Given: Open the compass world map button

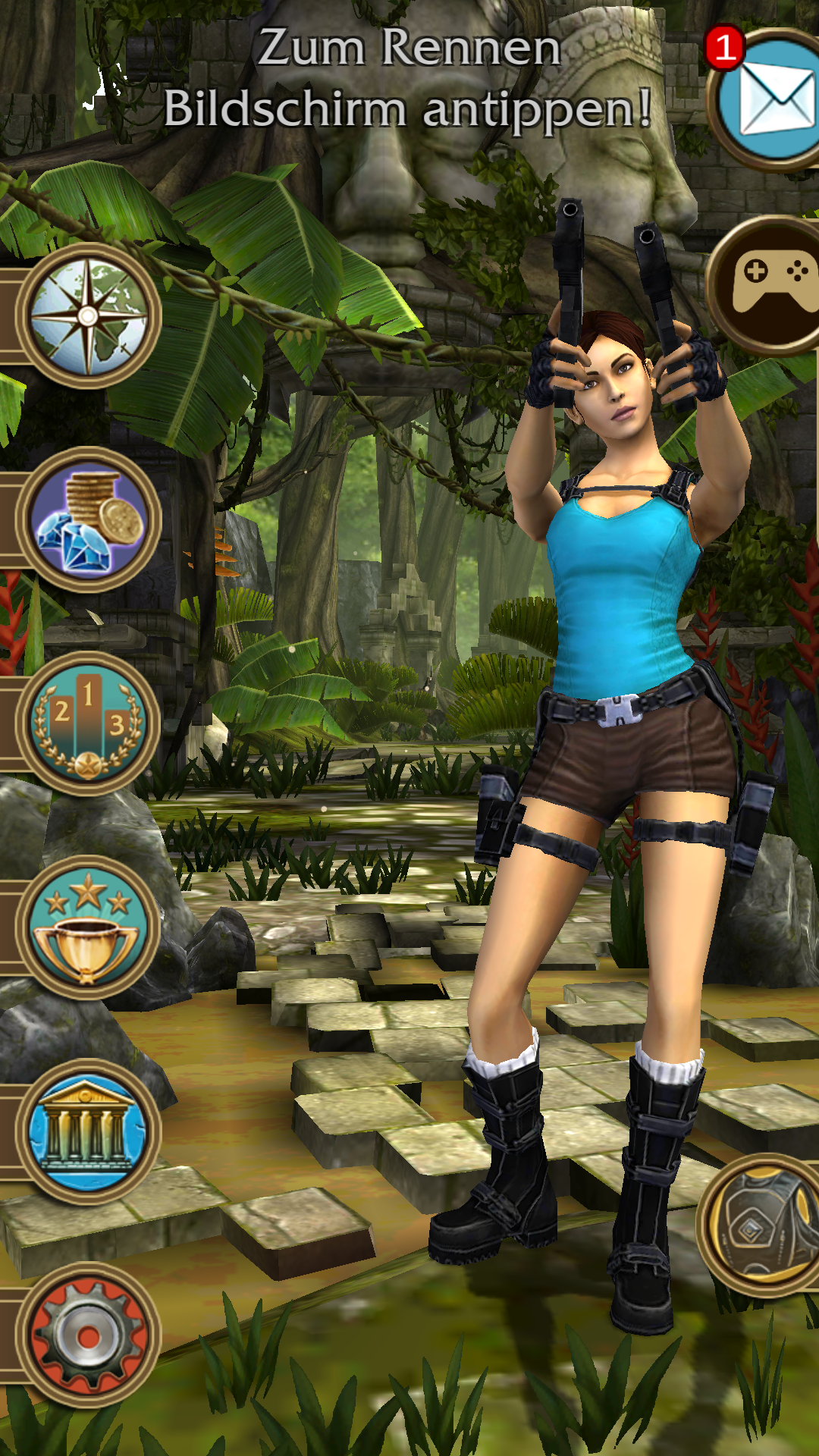Looking at the screenshot, I should 88,317.
